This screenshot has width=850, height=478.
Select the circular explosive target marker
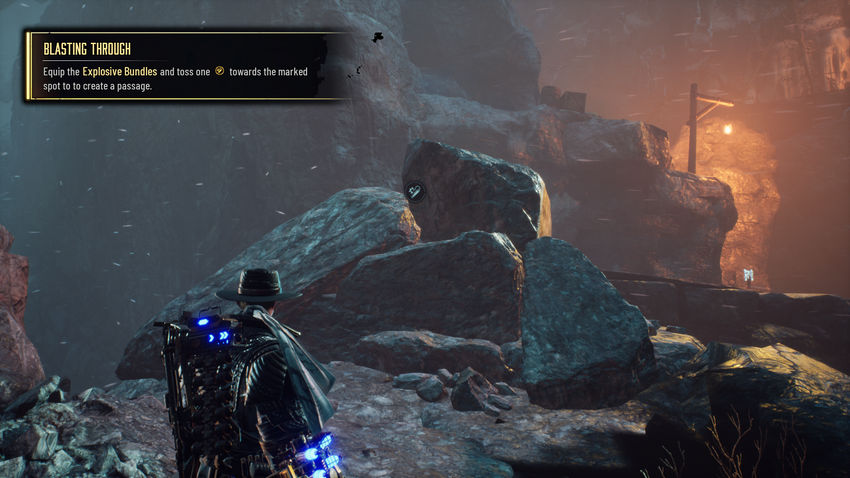[x=416, y=191]
